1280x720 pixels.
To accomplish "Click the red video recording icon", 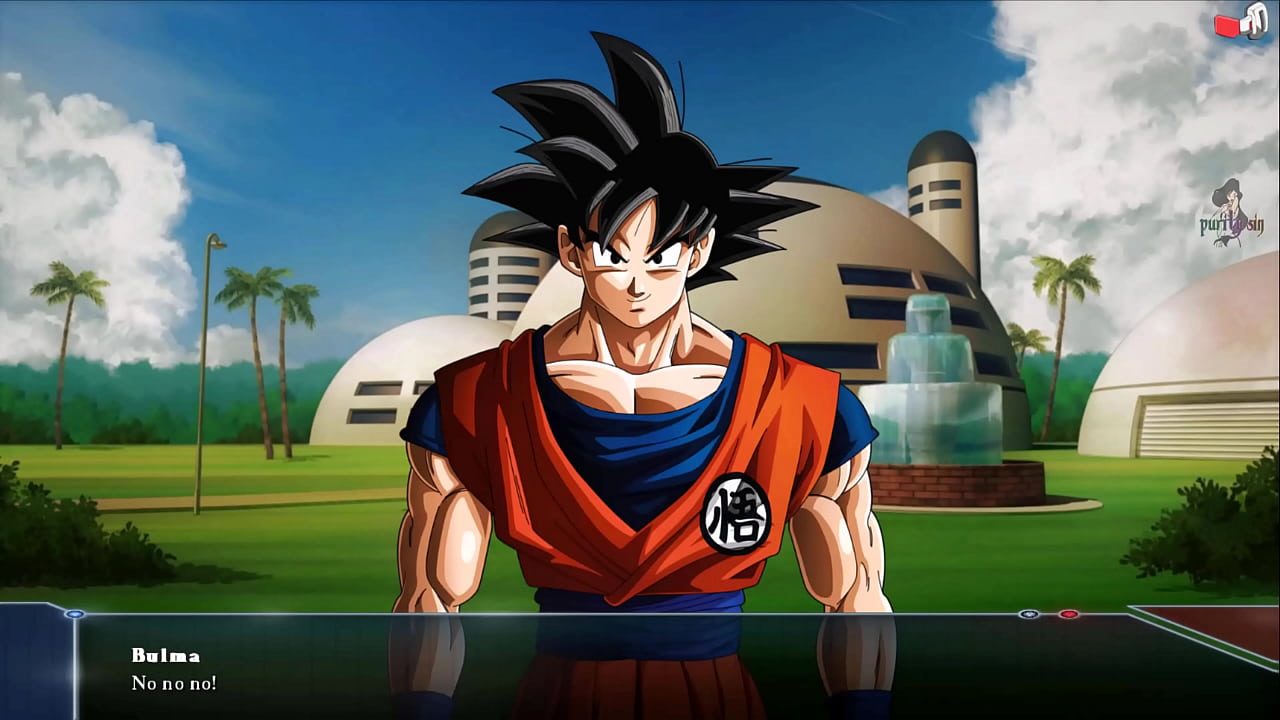I will [x=1226, y=25].
